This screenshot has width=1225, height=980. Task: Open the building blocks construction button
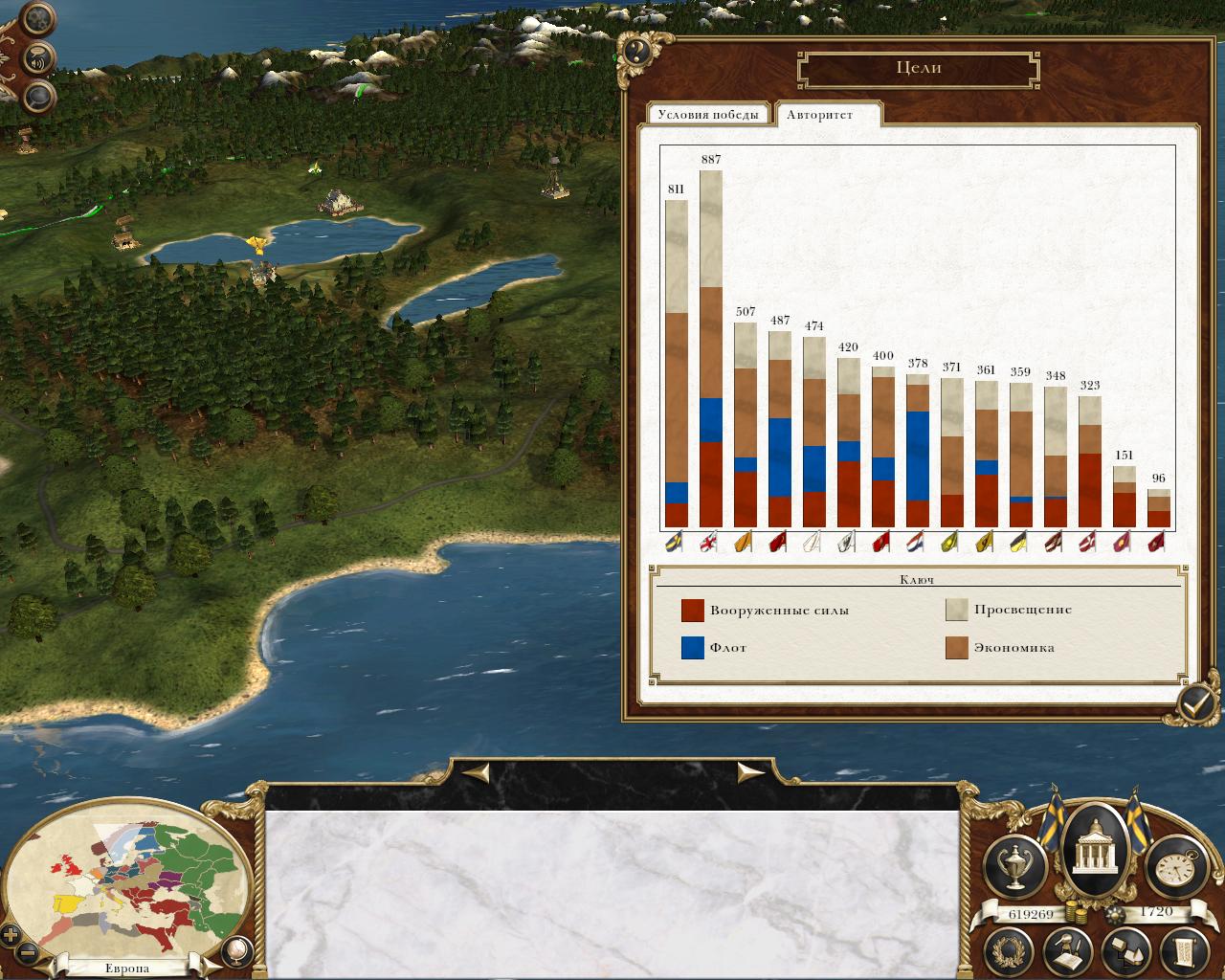click(1125, 950)
